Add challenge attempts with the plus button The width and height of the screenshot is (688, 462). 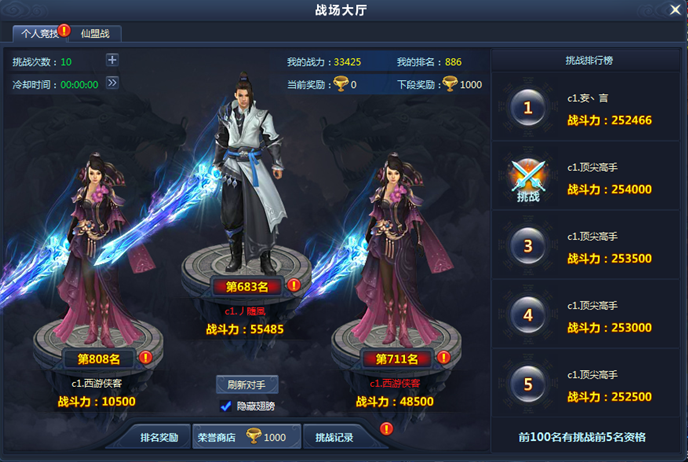pyautogui.click(x=112, y=60)
